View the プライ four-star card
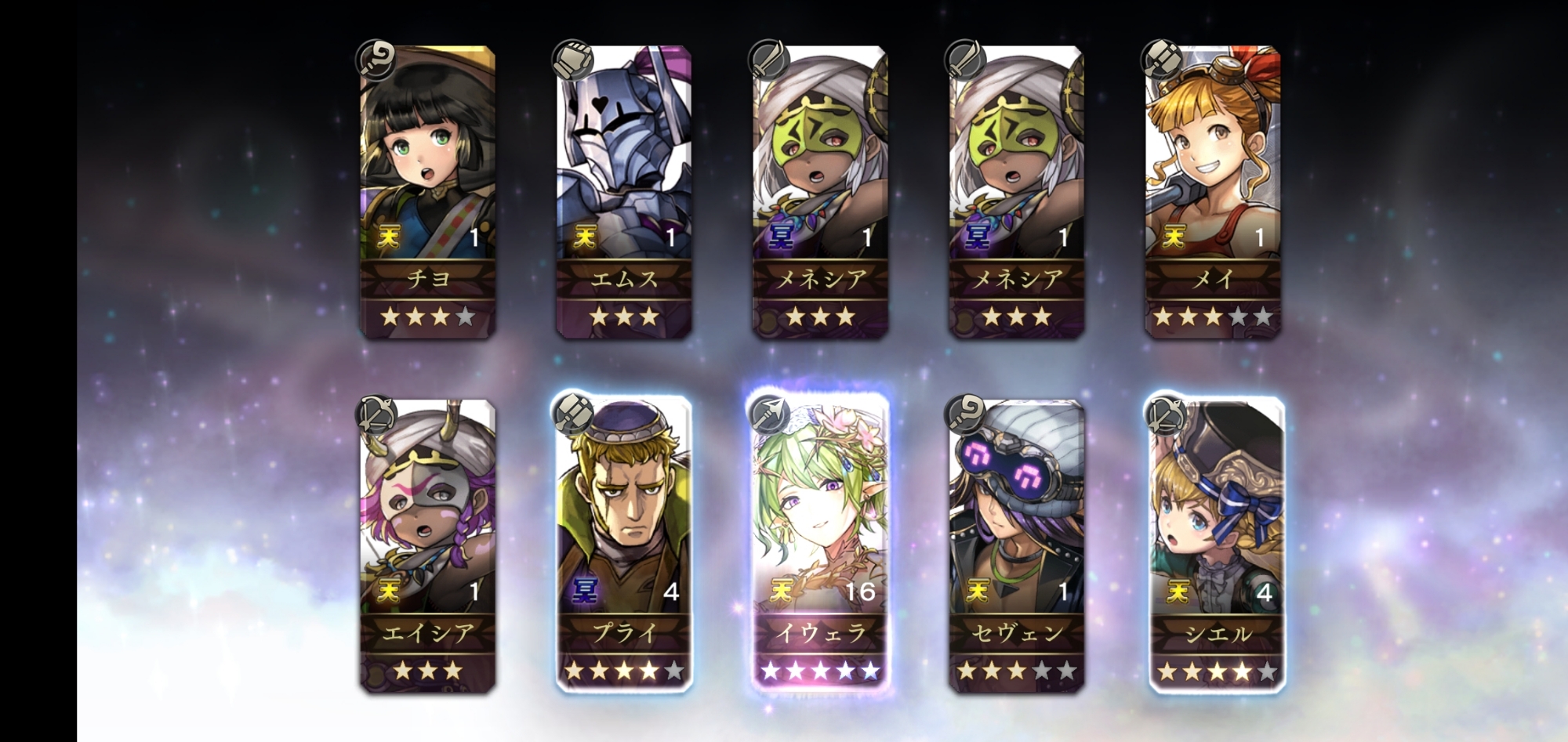 624,546
